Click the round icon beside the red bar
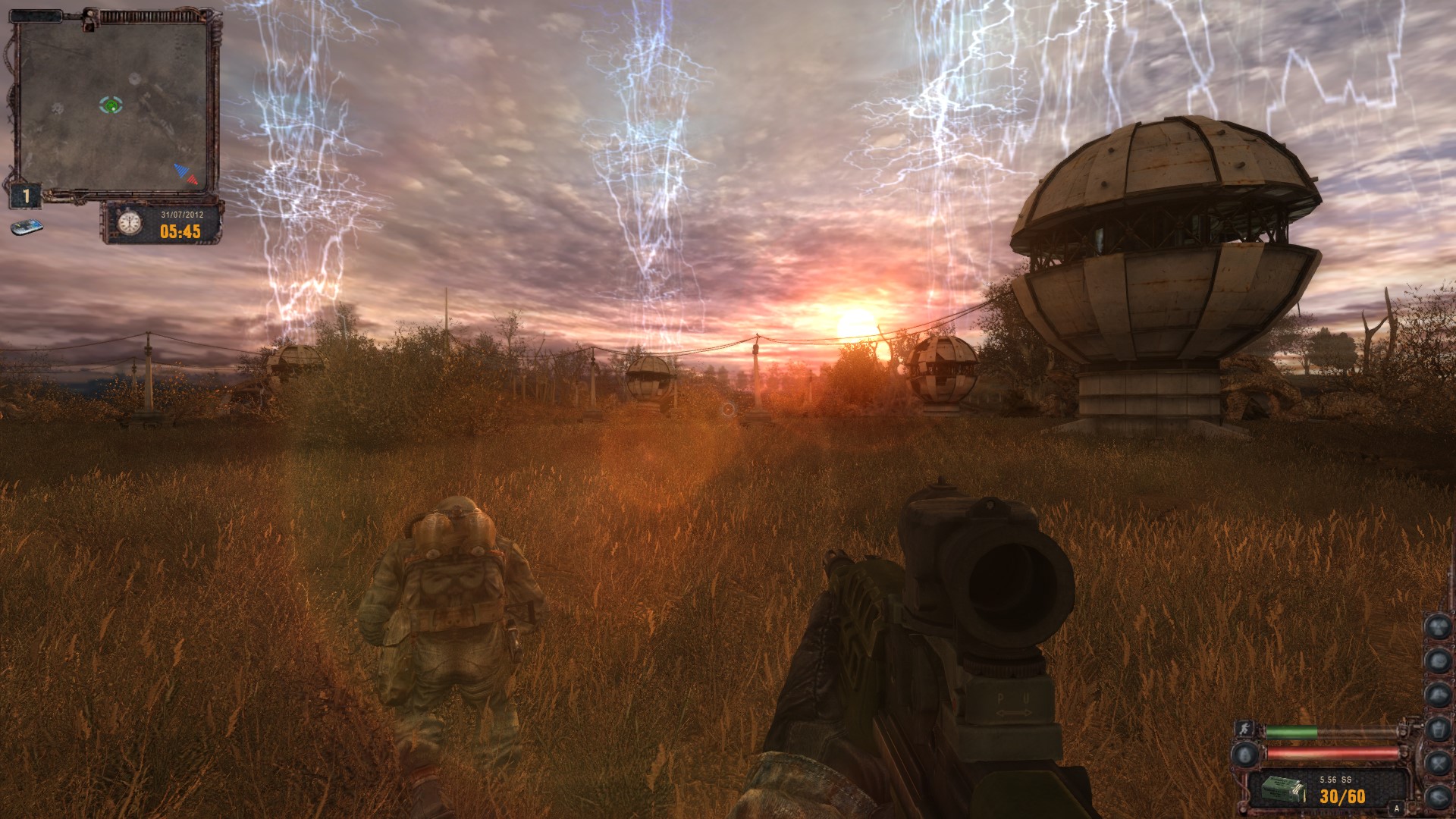The width and height of the screenshot is (1456, 819). 1244,754
